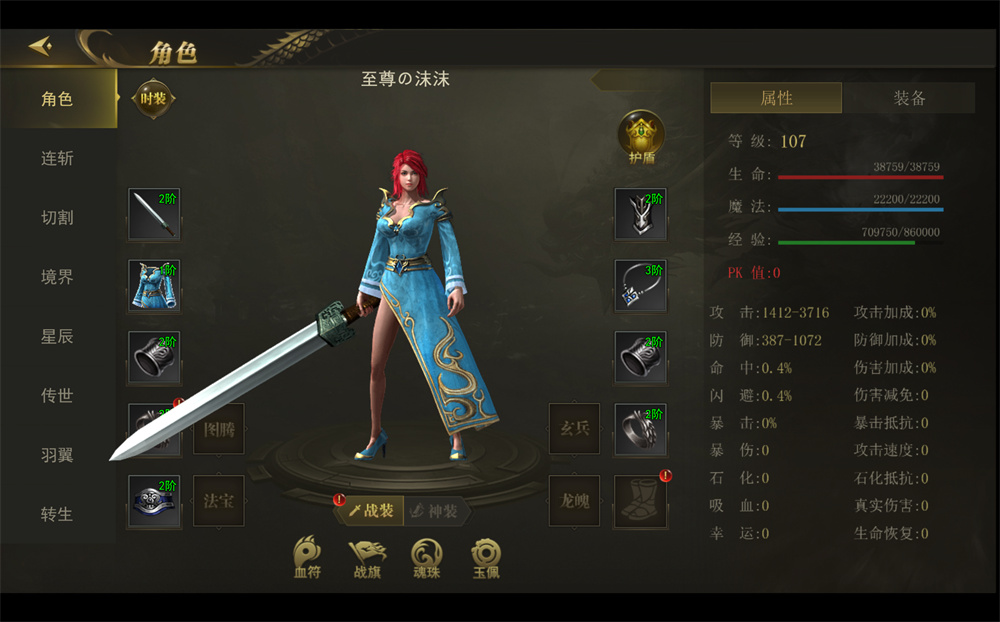Switch to the 境界 section
The width and height of the screenshot is (1000, 622).
[x=57, y=277]
